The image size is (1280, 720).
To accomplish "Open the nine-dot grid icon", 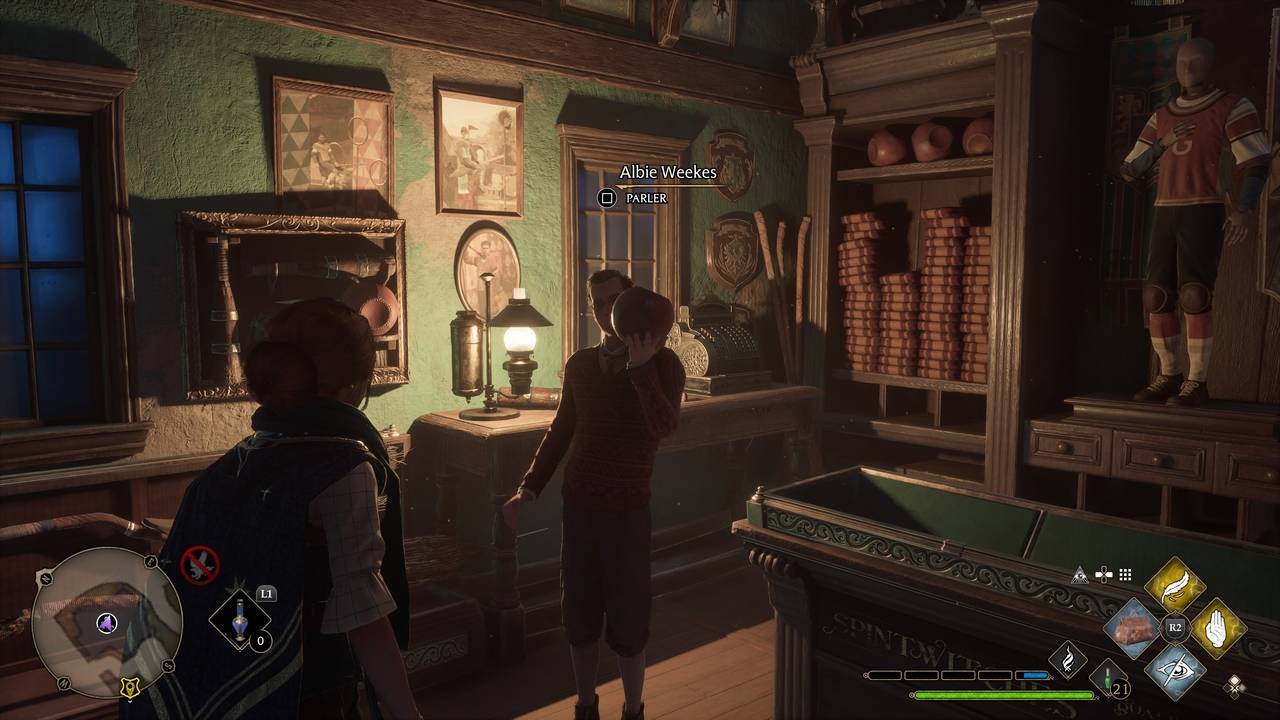I will 1125,575.
